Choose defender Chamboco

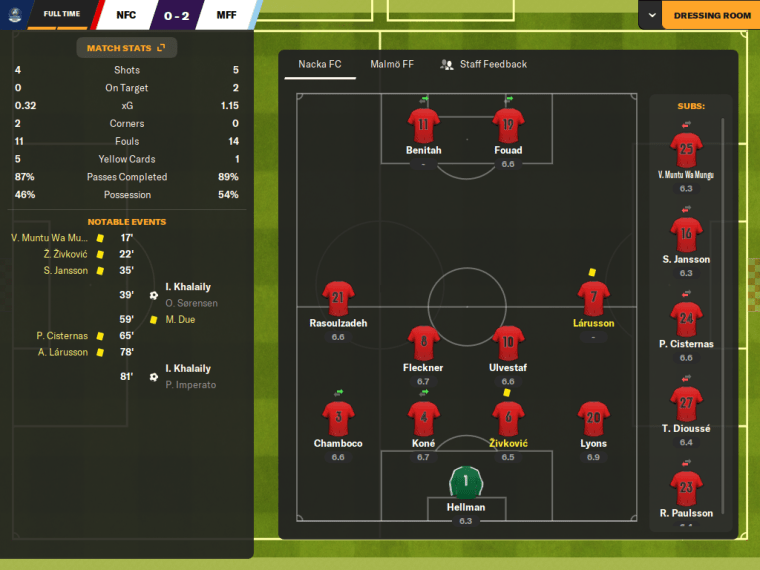[x=338, y=419]
